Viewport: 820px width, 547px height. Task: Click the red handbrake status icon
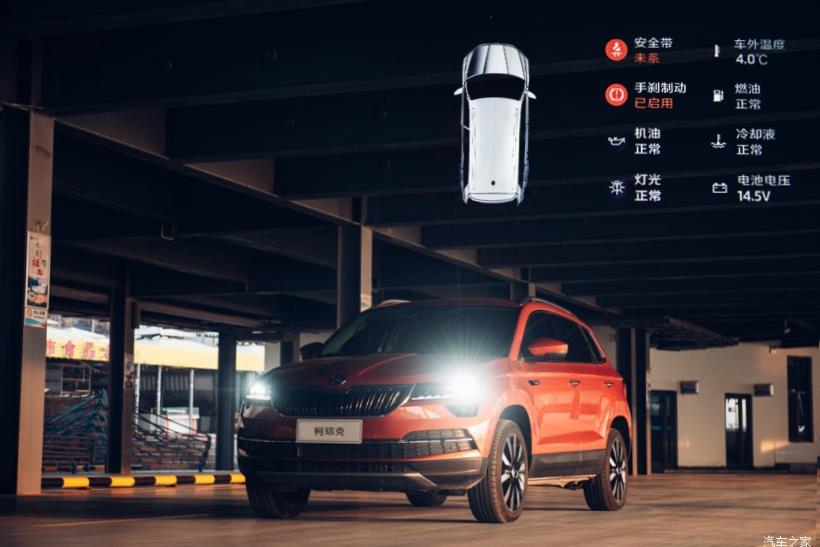(616, 95)
